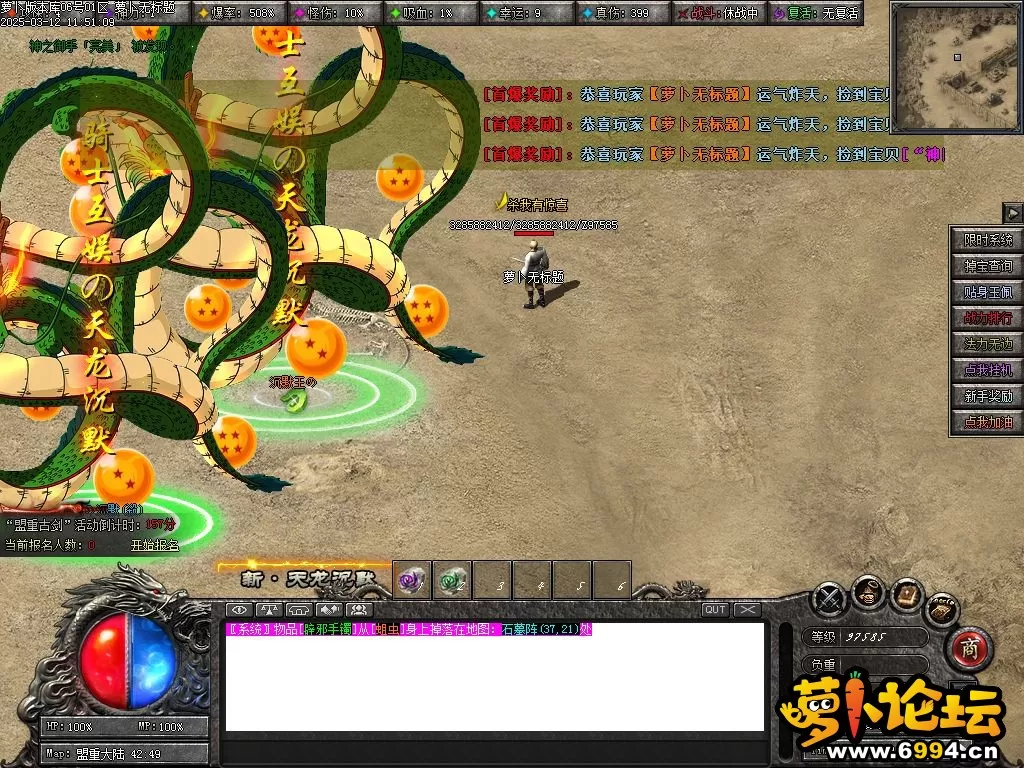Click 开始报名 to start registration
1024x768 pixels.
(x=155, y=545)
